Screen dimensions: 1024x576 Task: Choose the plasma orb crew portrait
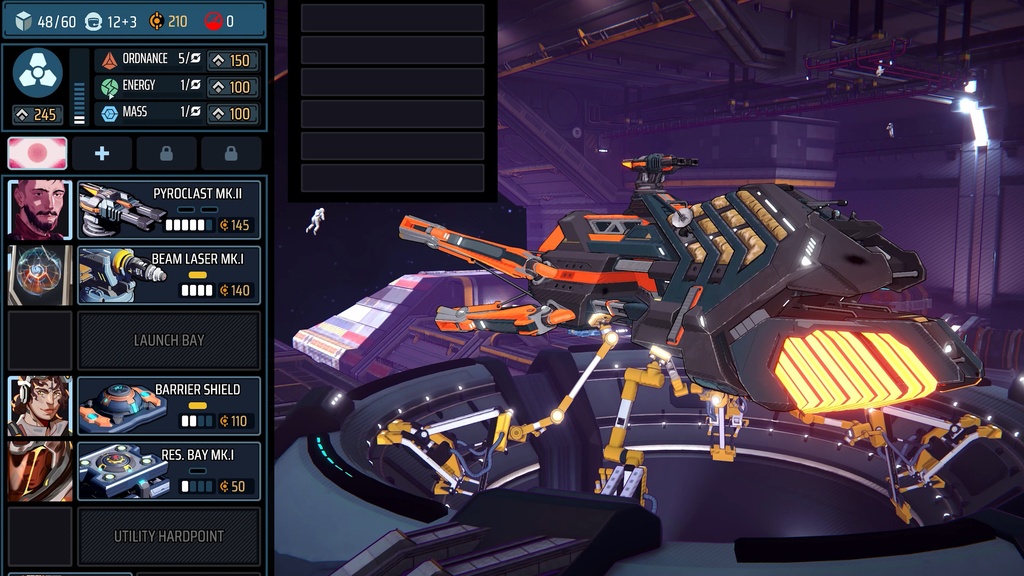(40, 275)
